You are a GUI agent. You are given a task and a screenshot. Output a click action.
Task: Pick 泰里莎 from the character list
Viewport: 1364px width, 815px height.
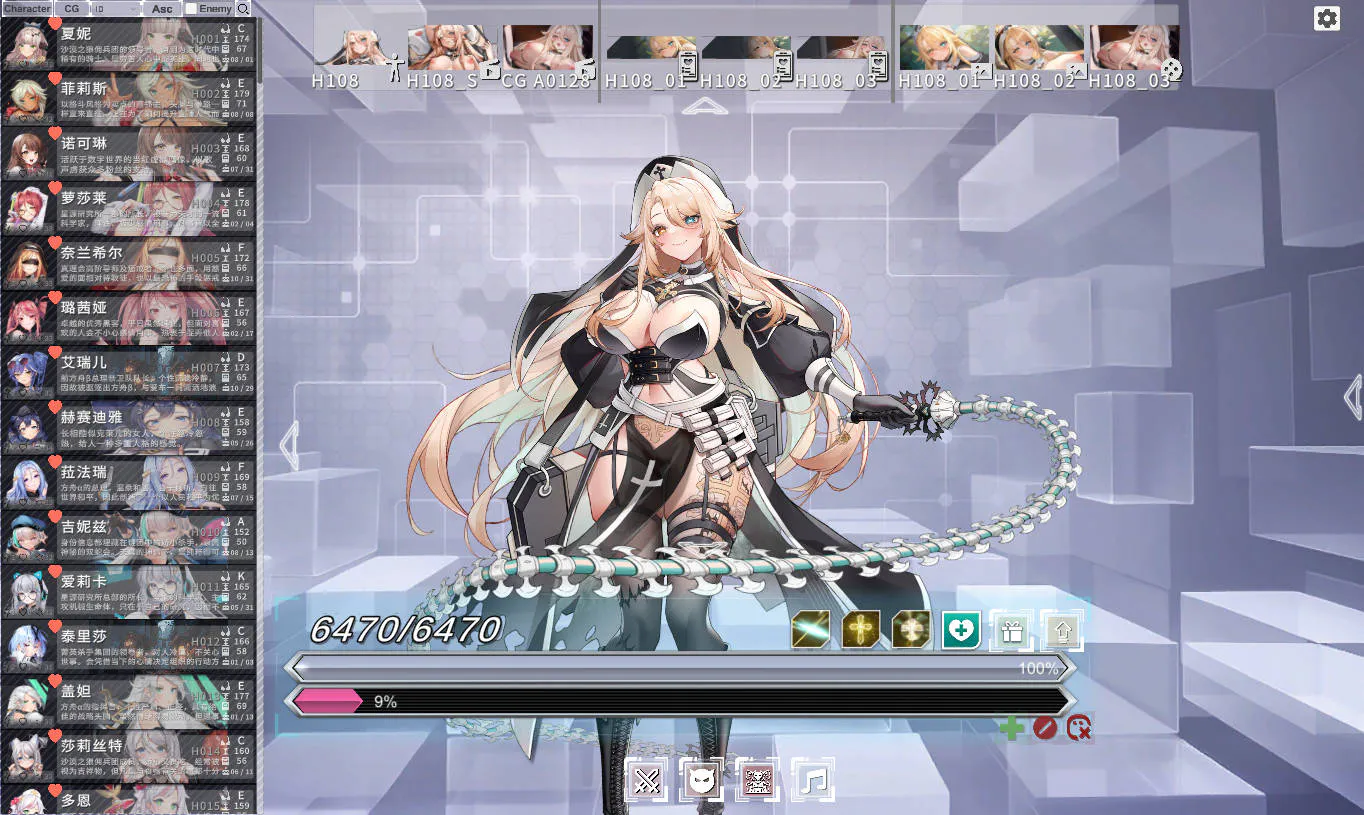pyautogui.click(x=128, y=646)
